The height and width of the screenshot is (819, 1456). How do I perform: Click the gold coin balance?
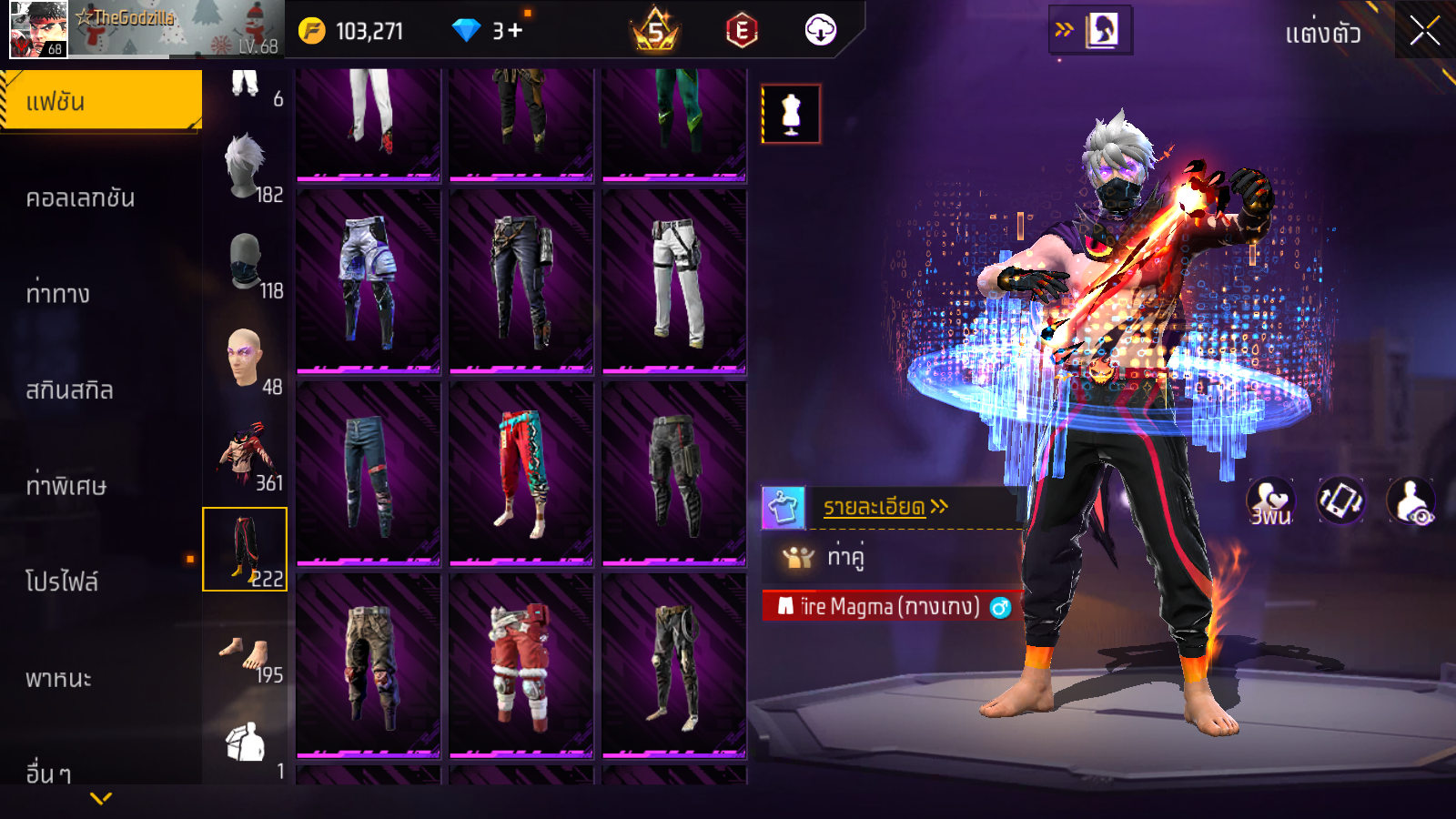click(x=352, y=32)
